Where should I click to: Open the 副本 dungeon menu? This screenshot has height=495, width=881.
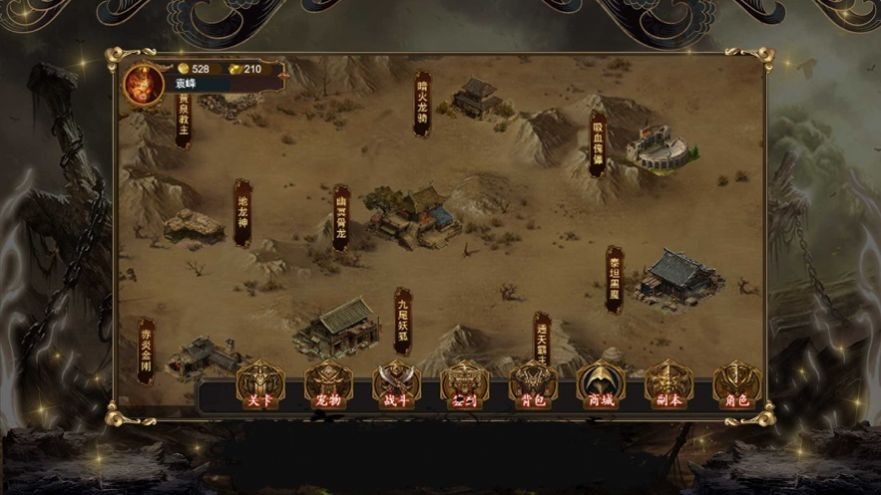tap(669, 385)
